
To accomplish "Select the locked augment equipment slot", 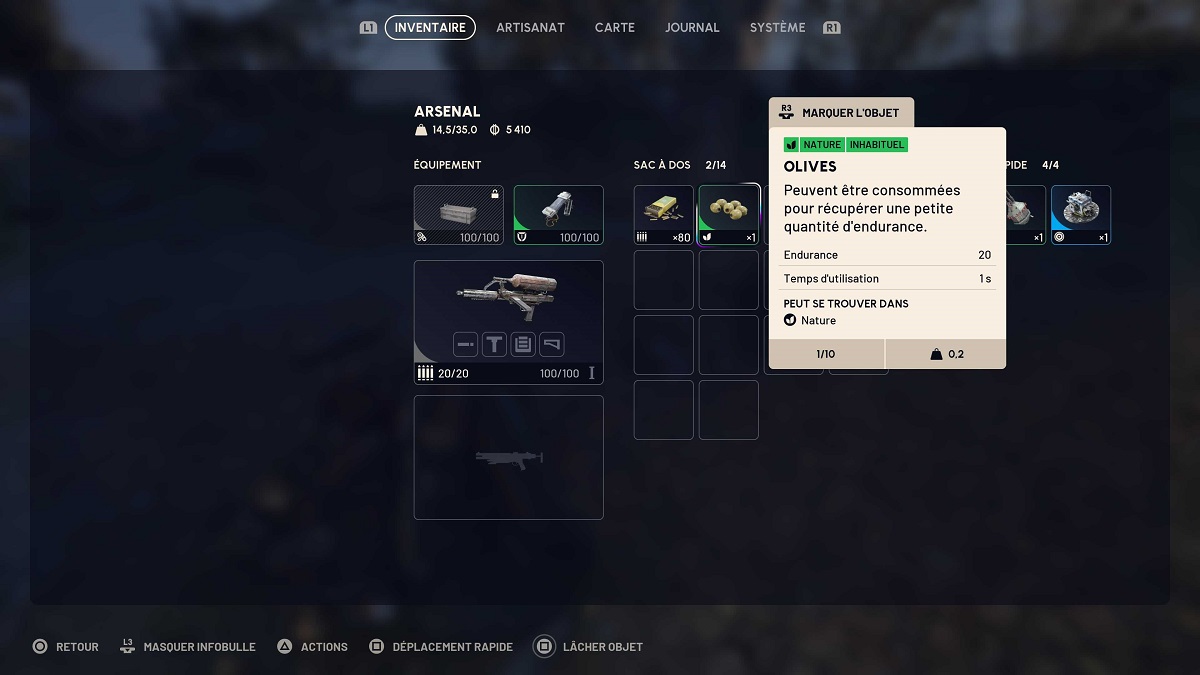I will click(x=459, y=214).
